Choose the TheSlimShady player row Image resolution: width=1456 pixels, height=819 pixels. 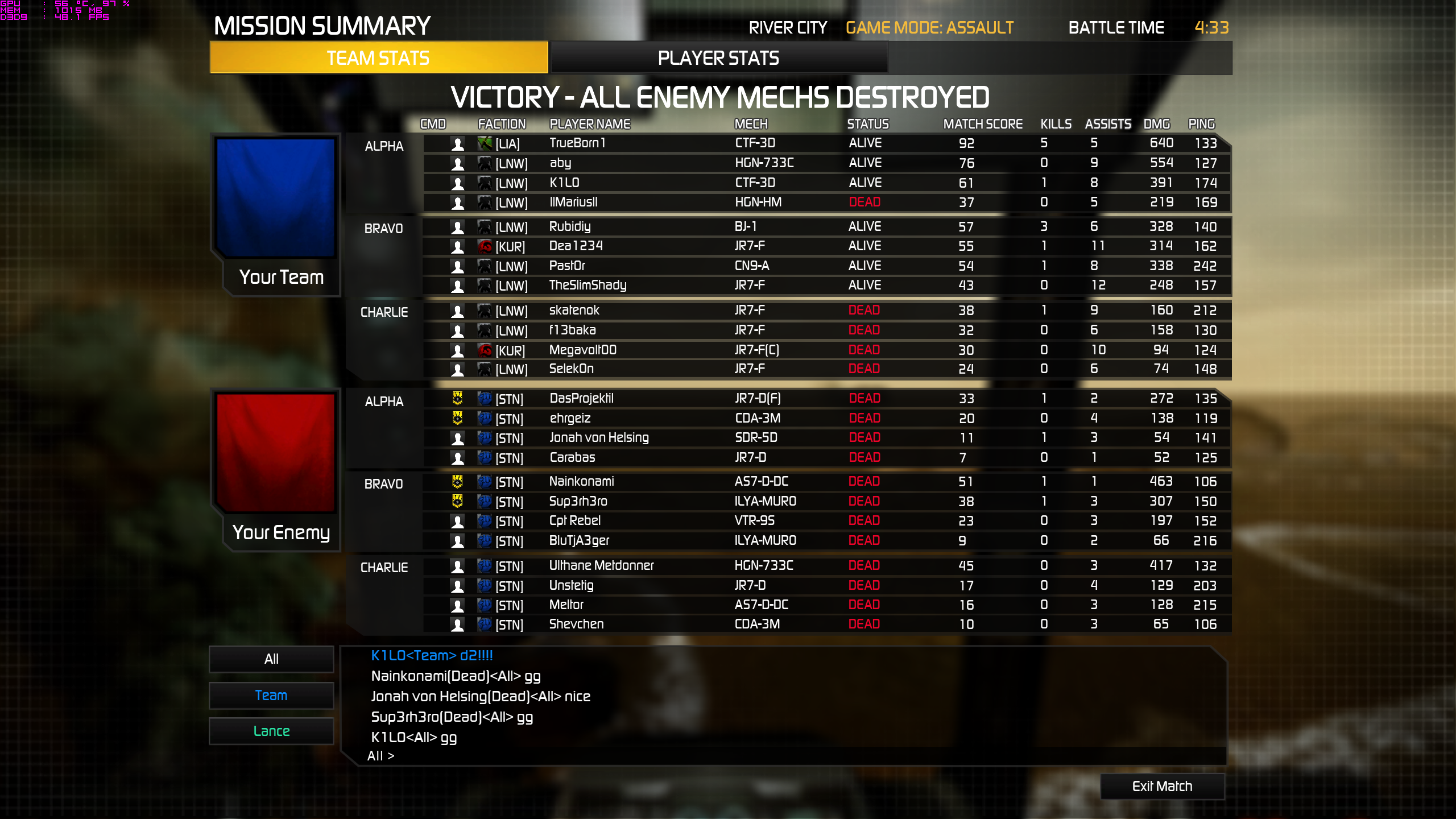[x=588, y=285]
